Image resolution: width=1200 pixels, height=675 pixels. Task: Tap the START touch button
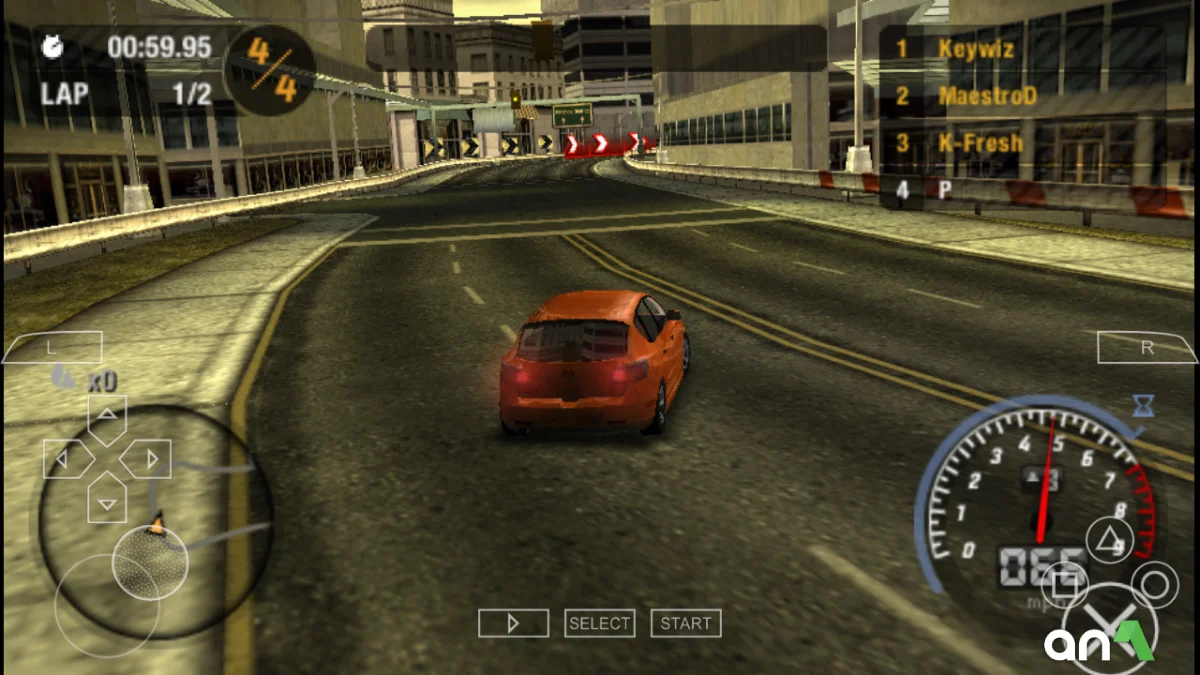coord(686,623)
